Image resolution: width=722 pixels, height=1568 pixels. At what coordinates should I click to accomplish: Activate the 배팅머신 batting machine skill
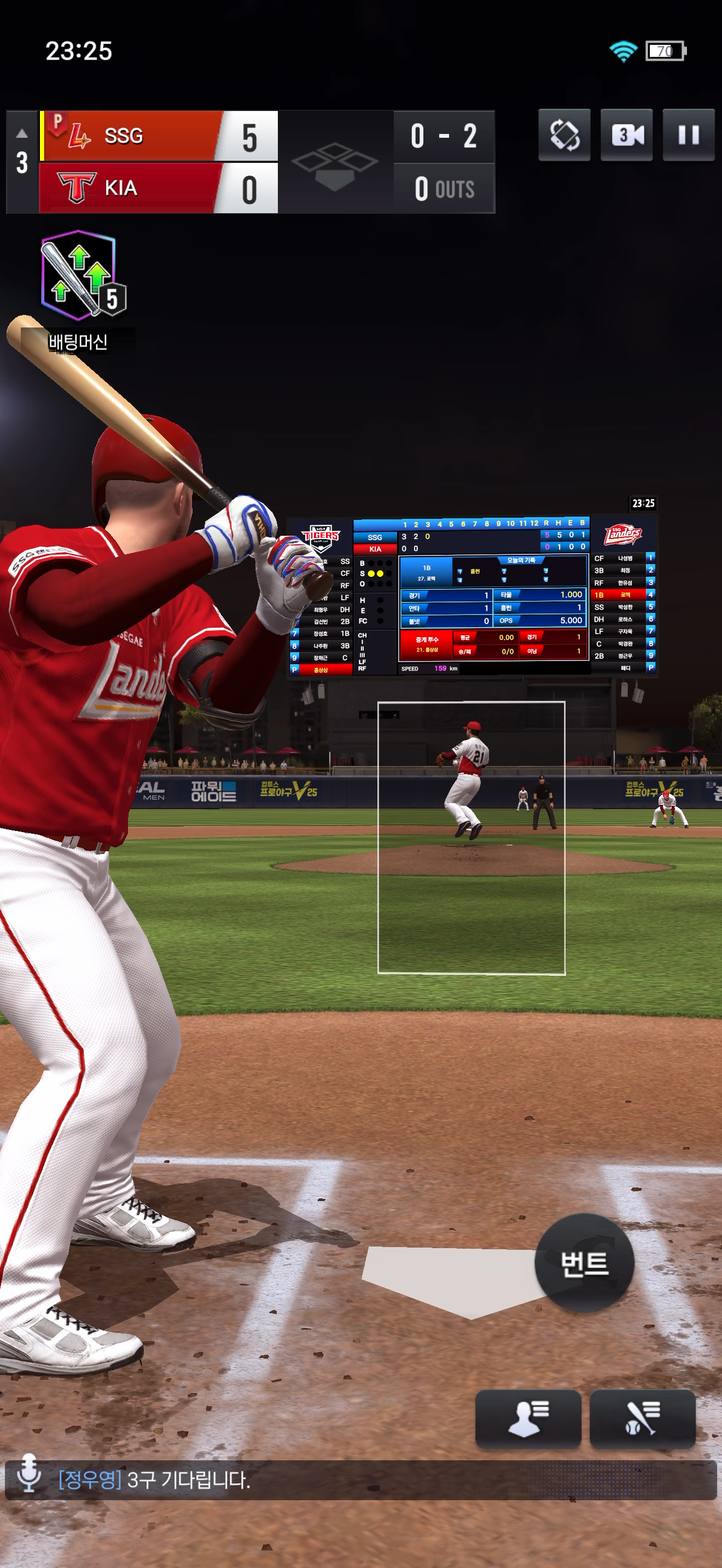click(79, 277)
